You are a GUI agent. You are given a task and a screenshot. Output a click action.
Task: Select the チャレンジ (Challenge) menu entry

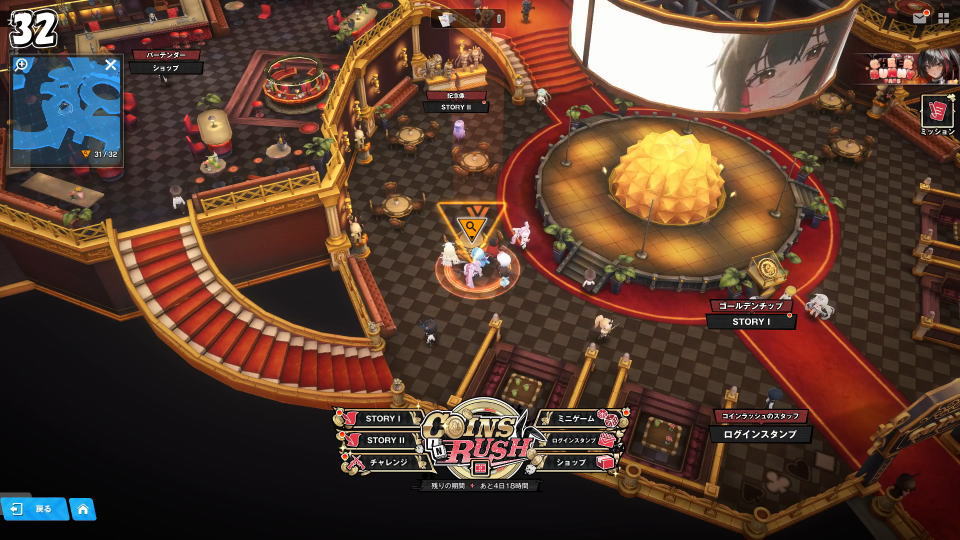tap(387, 462)
